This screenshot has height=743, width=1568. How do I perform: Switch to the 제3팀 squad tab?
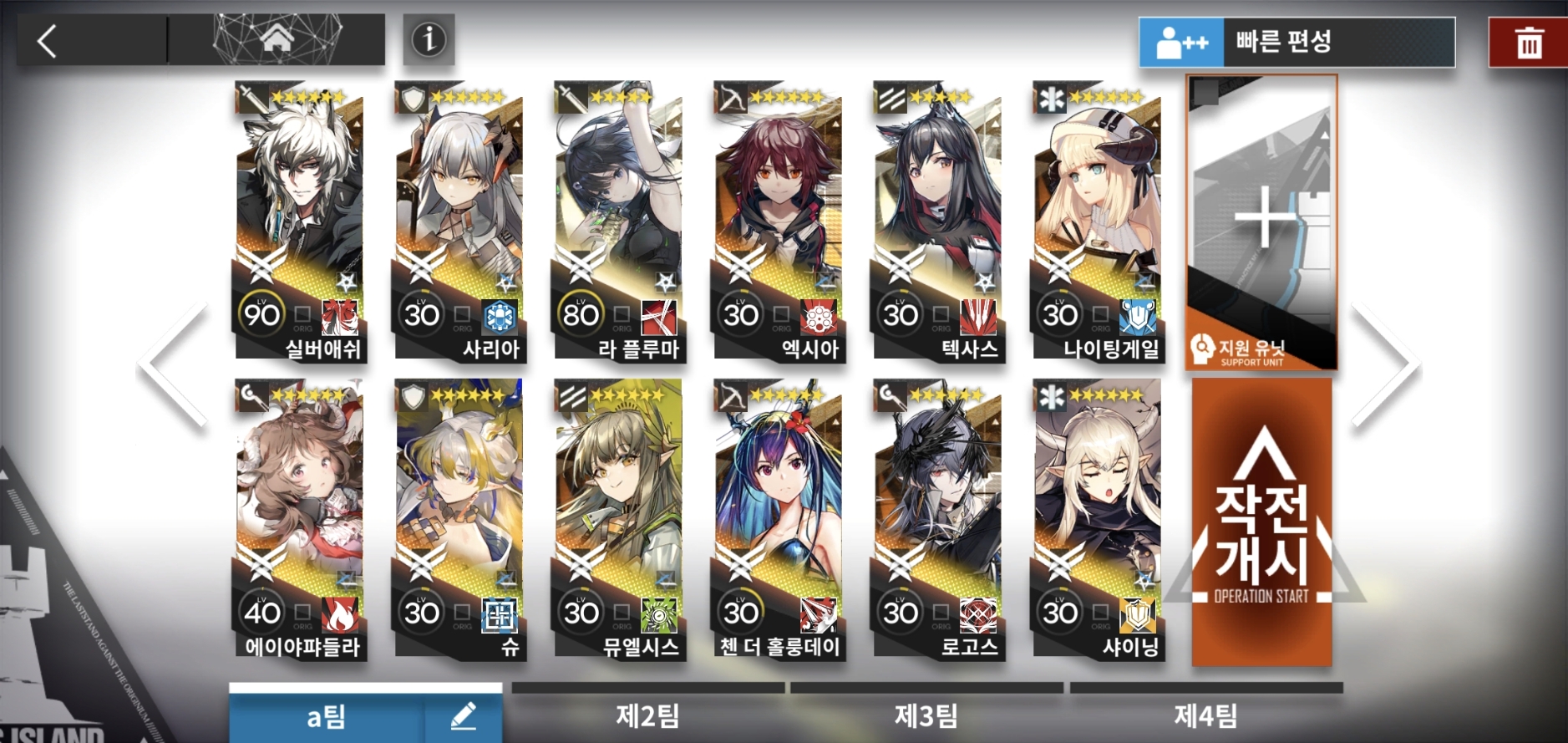pyautogui.click(x=926, y=715)
